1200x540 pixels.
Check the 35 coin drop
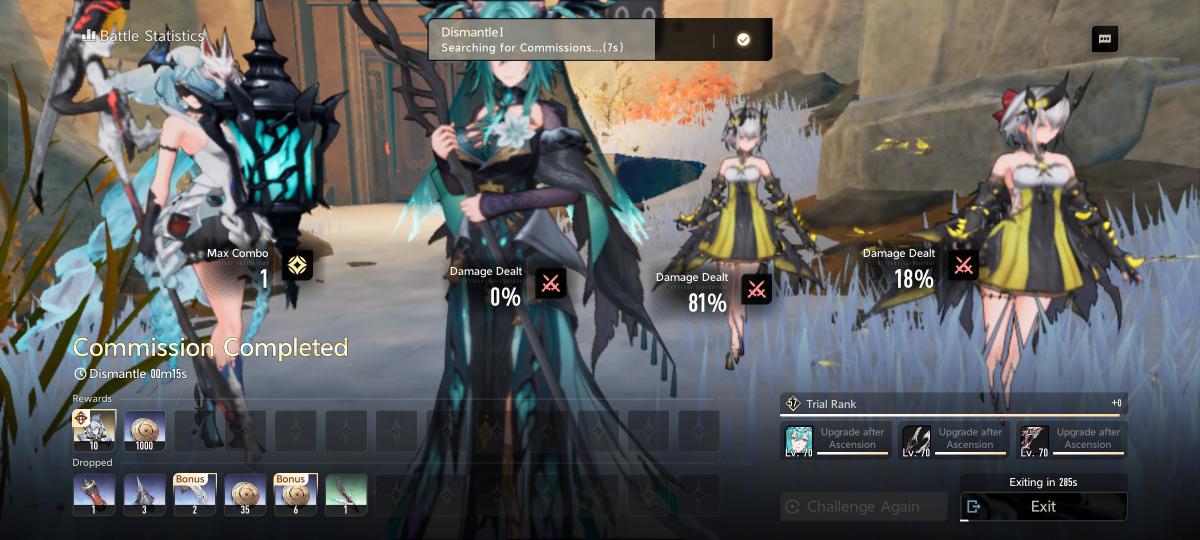[245, 494]
